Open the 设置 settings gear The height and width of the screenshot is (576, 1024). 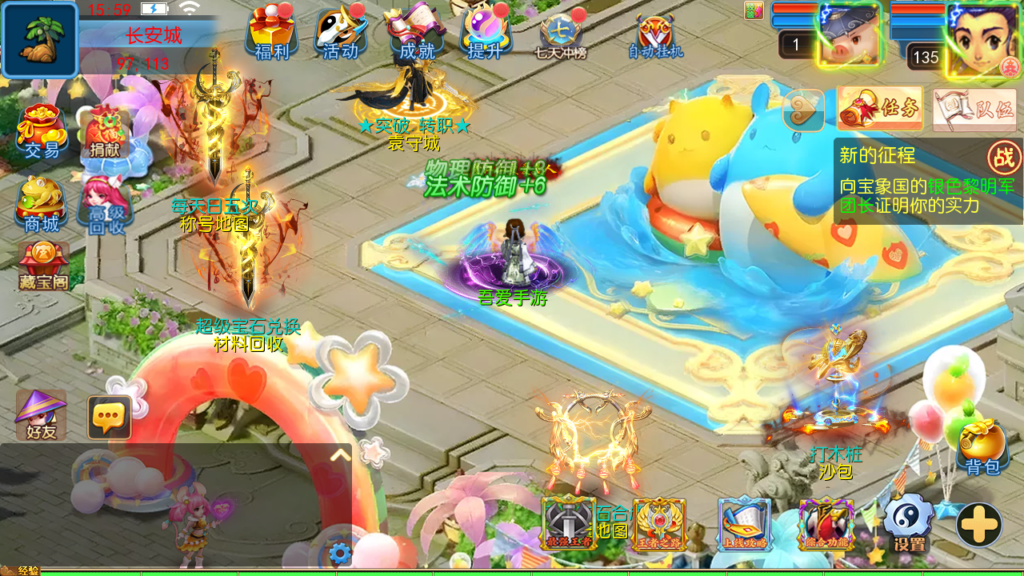[909, 524]
